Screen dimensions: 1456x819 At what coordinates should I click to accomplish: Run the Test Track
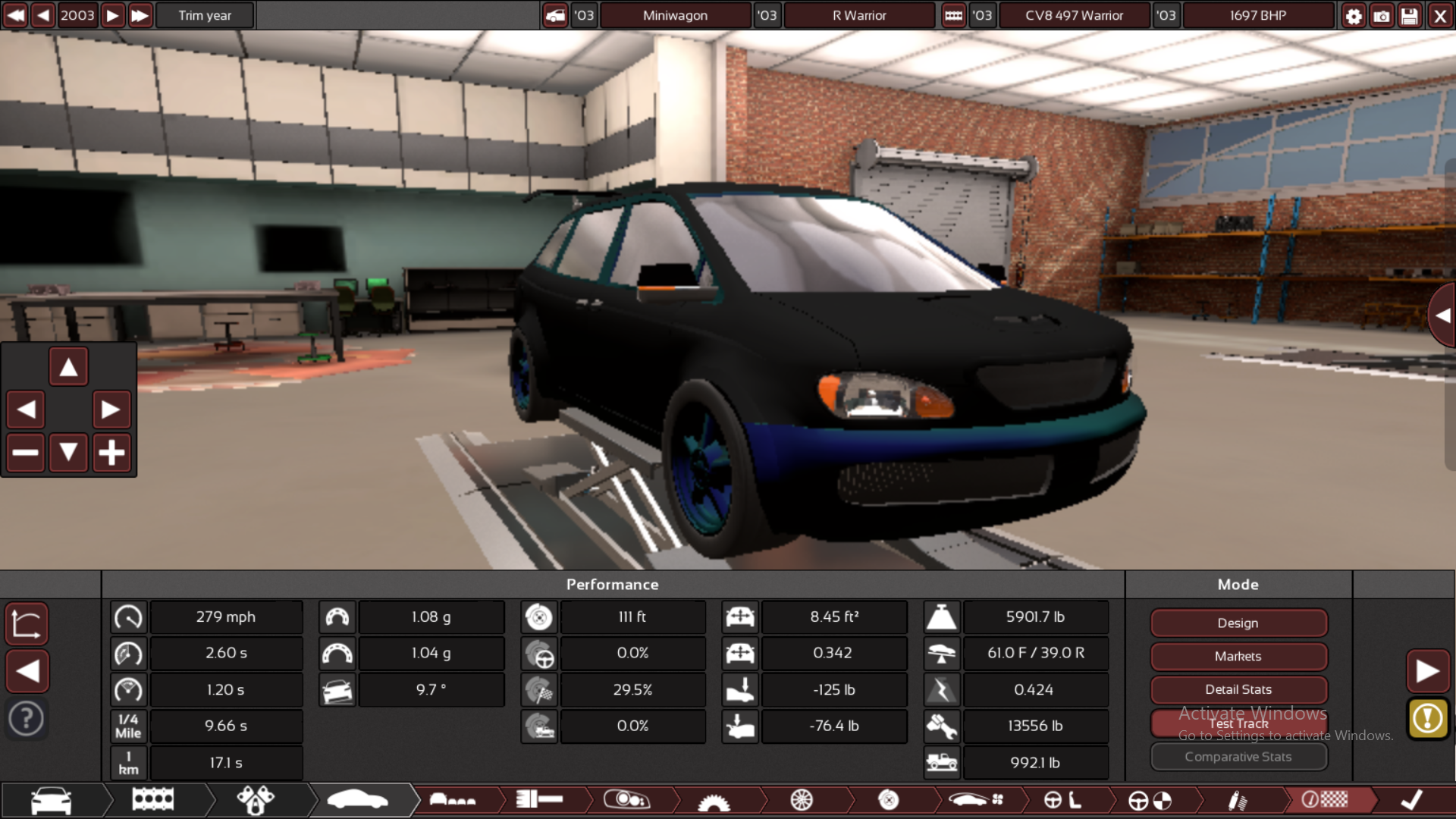tap(1238, 723)
